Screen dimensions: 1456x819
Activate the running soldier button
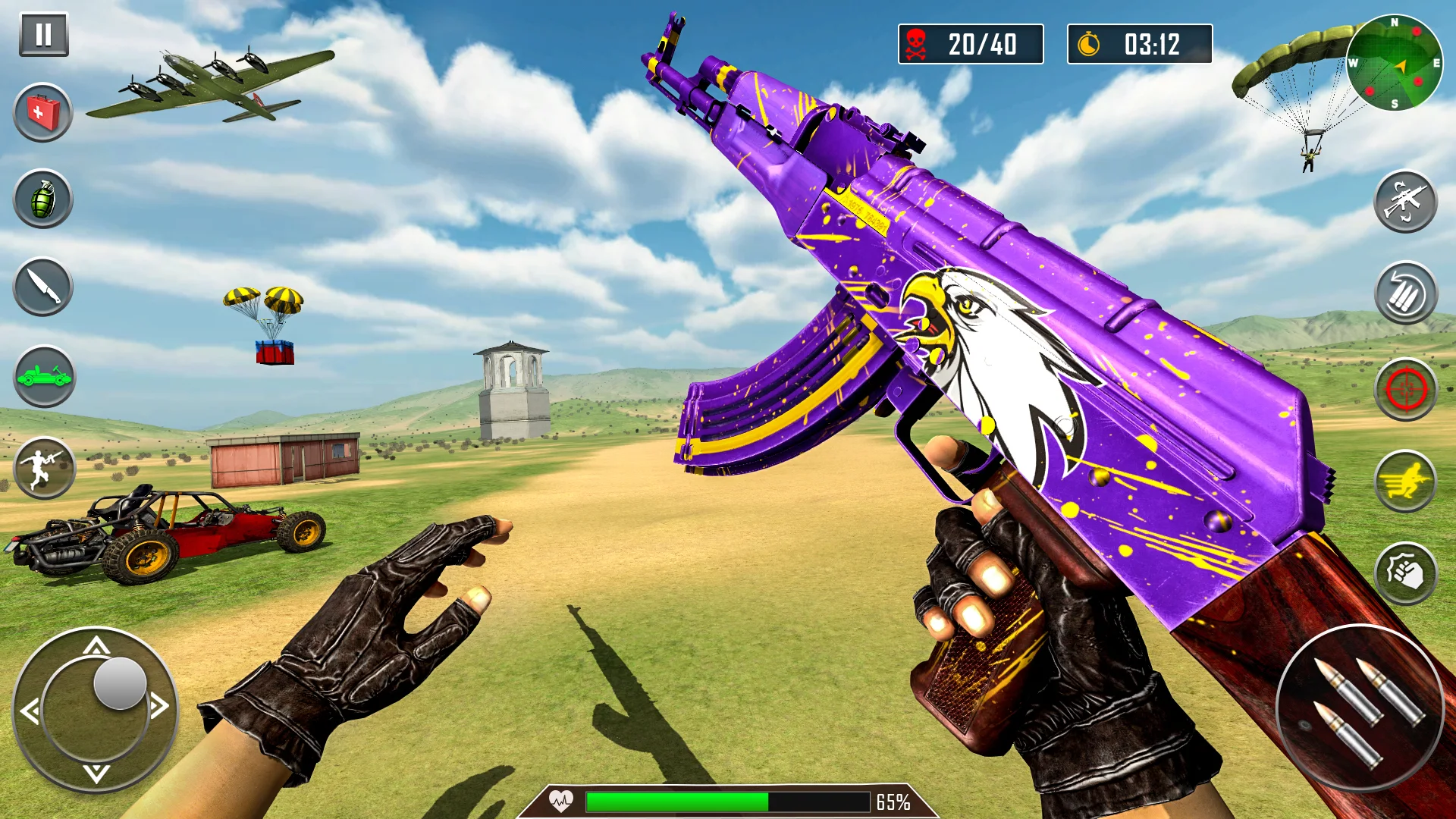point(44,468)
